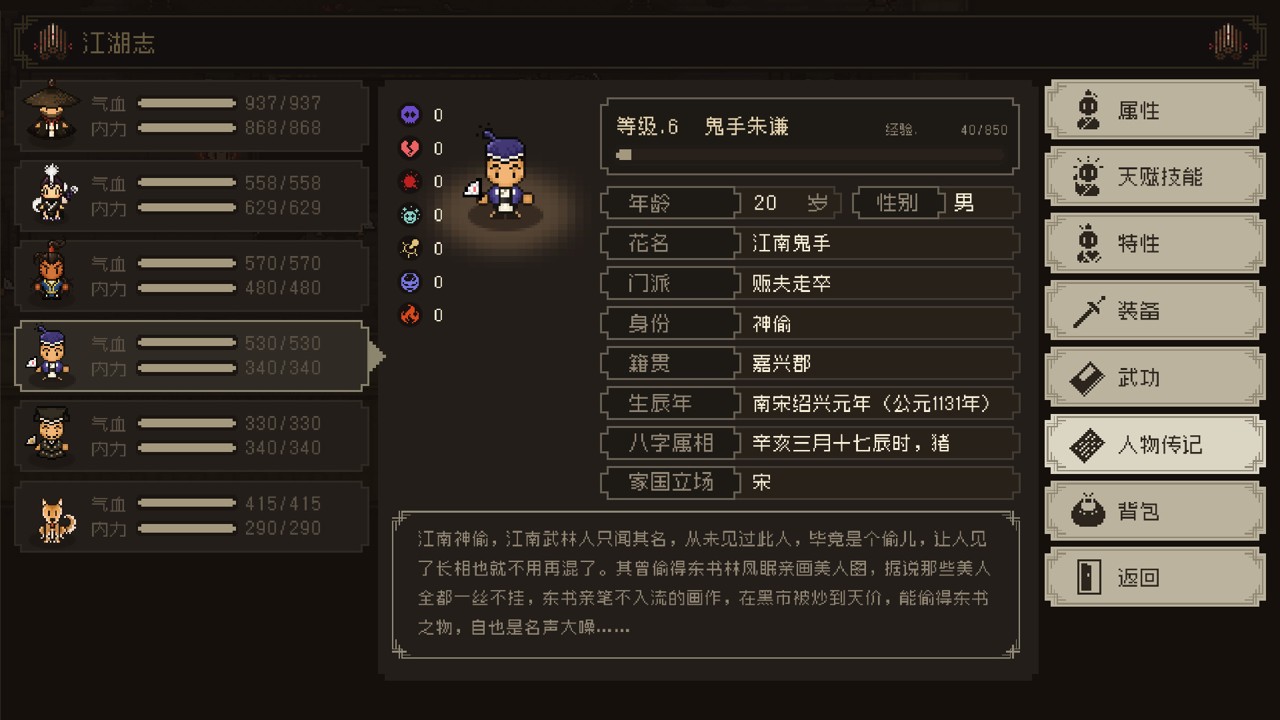Click the experience progress bar under 等级.6
The image size is (1280, 720).
tap(810, 155)
